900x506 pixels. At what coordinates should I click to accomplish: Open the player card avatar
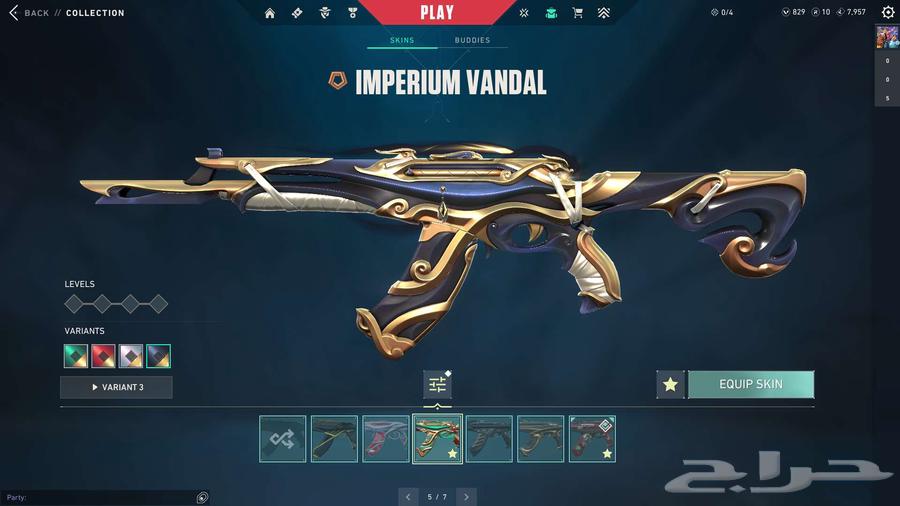[x=887, y=37]
